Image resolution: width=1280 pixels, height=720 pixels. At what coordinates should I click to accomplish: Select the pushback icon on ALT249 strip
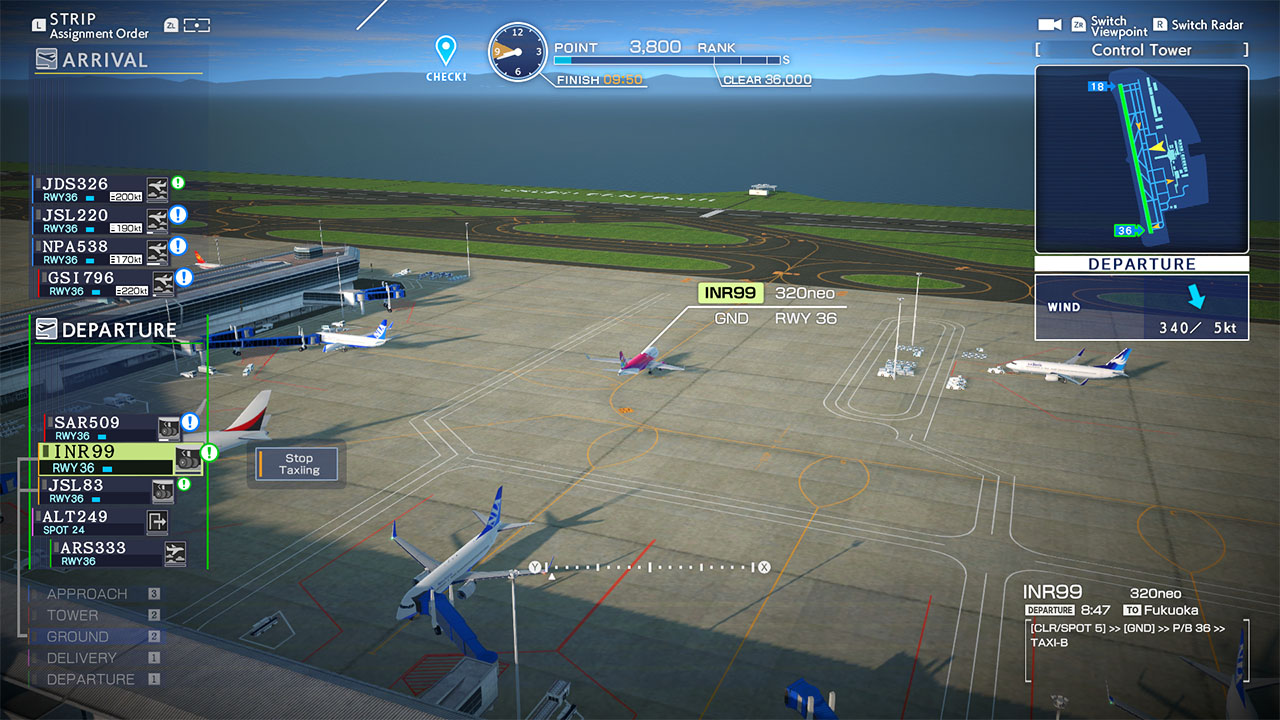(x=159, y=521)
